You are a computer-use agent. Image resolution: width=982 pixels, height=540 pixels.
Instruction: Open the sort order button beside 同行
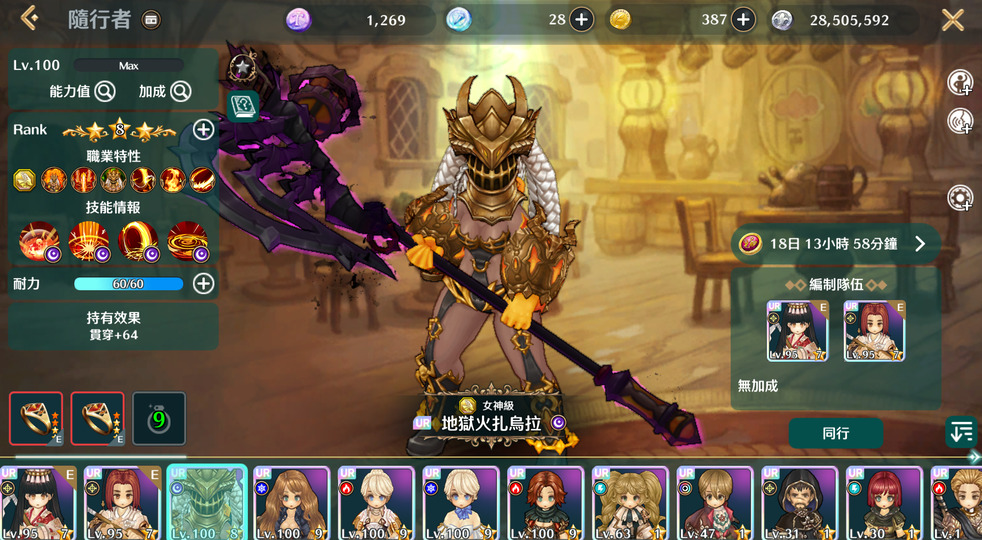960,432
